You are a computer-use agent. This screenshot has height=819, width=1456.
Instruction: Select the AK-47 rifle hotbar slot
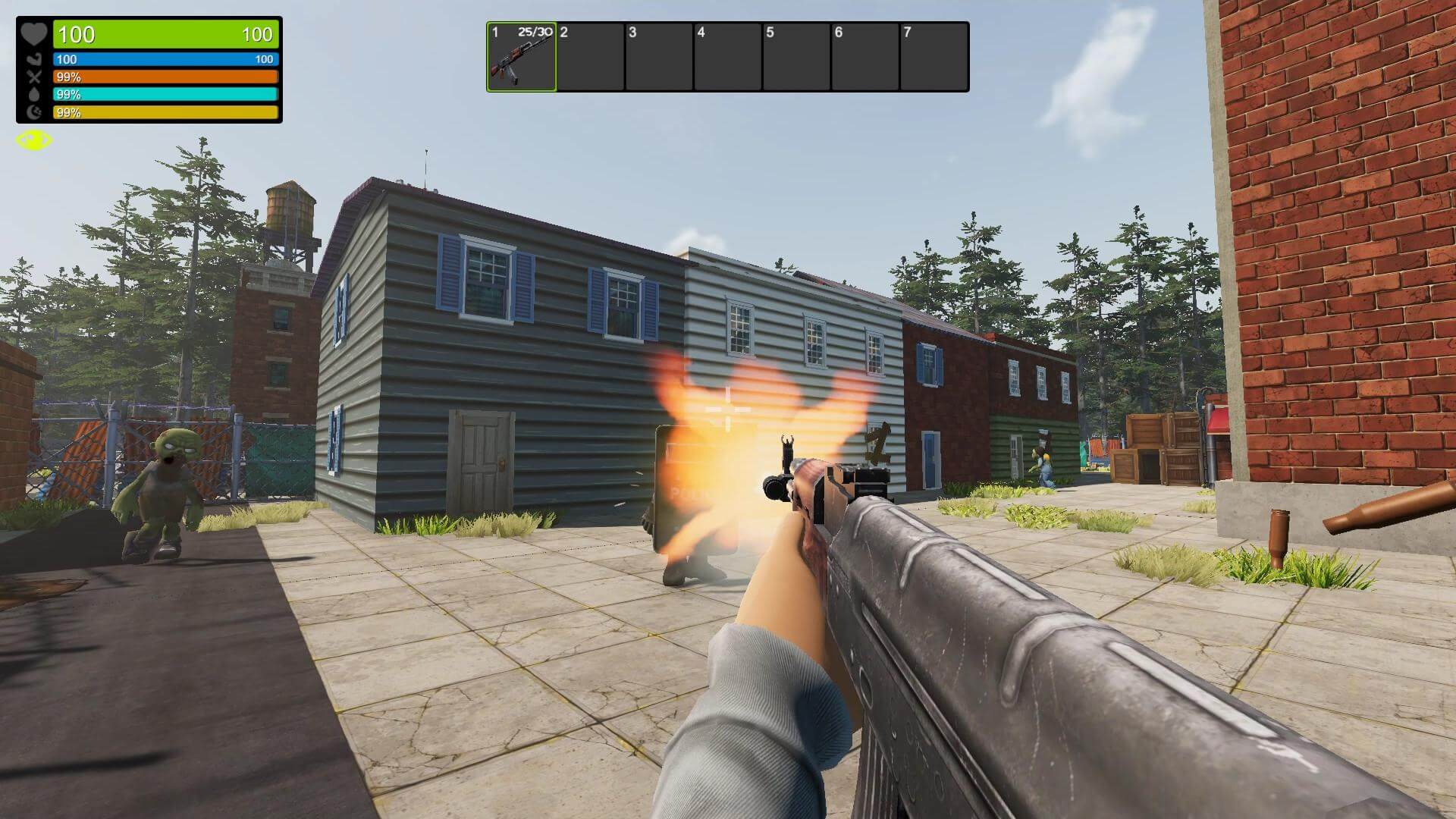point(522,57)
